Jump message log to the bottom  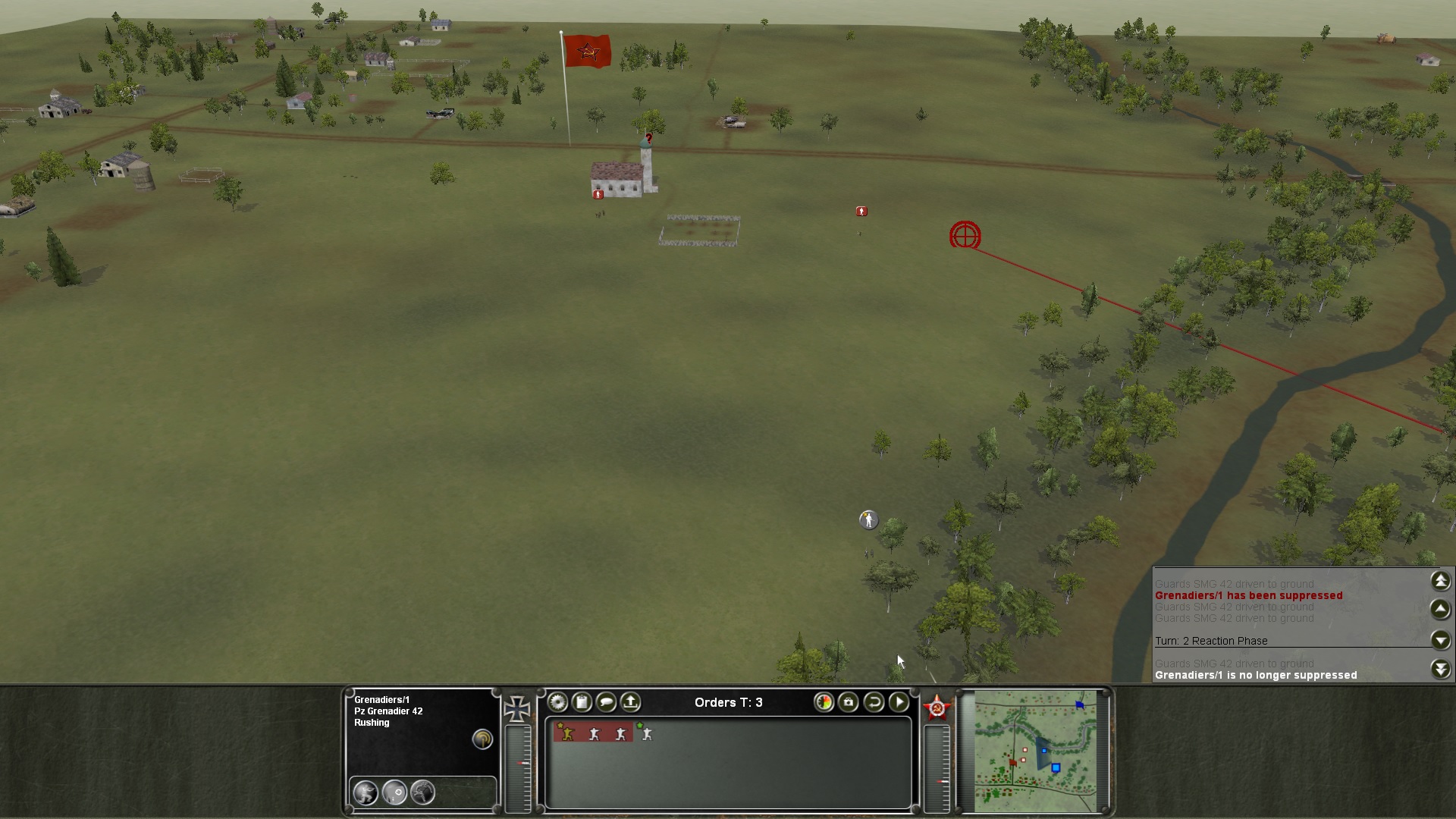1441,669
